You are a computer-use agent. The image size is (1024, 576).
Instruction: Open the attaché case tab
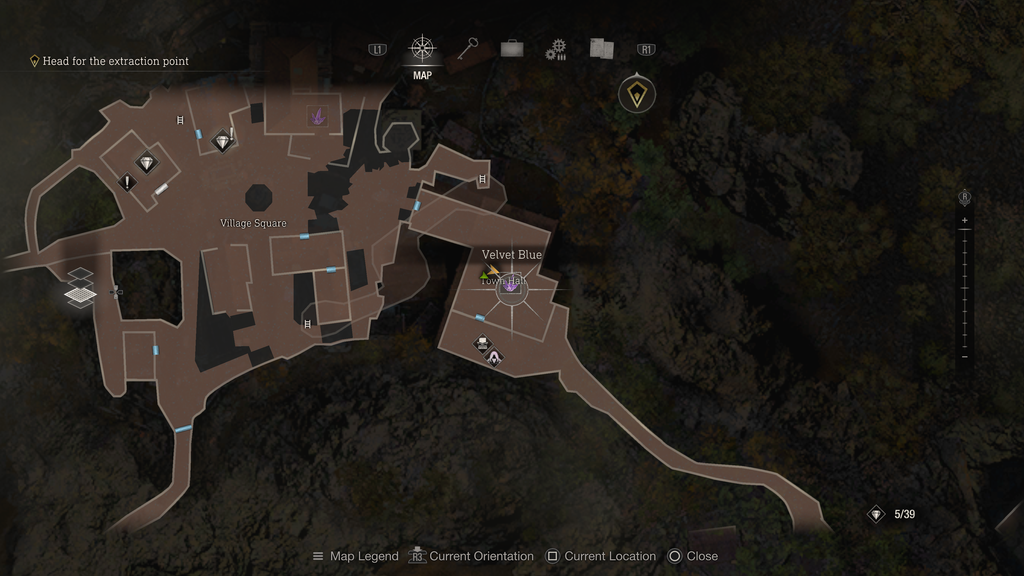click(512, 49)
